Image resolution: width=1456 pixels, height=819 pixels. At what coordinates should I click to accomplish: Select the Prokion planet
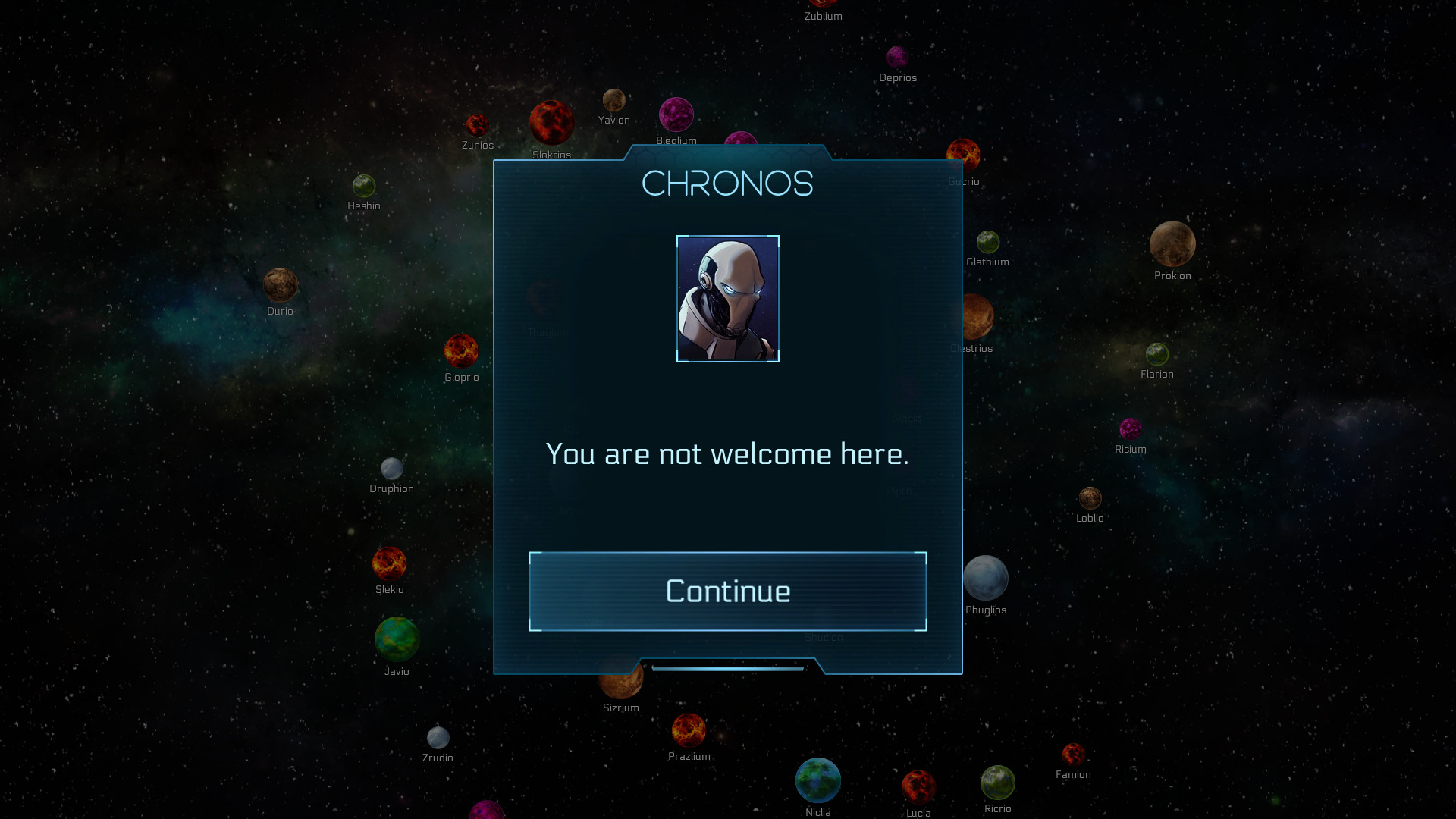pos(1172,244)
